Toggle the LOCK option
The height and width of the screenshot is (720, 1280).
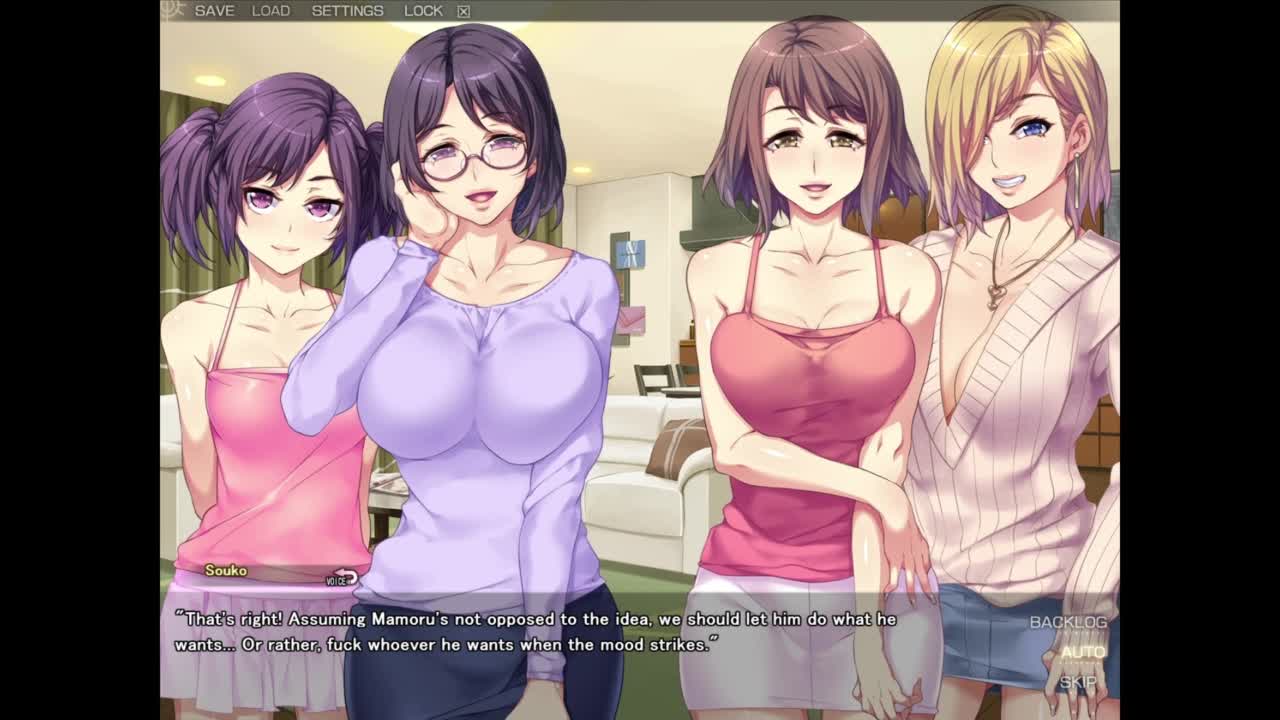coord(423,11)
